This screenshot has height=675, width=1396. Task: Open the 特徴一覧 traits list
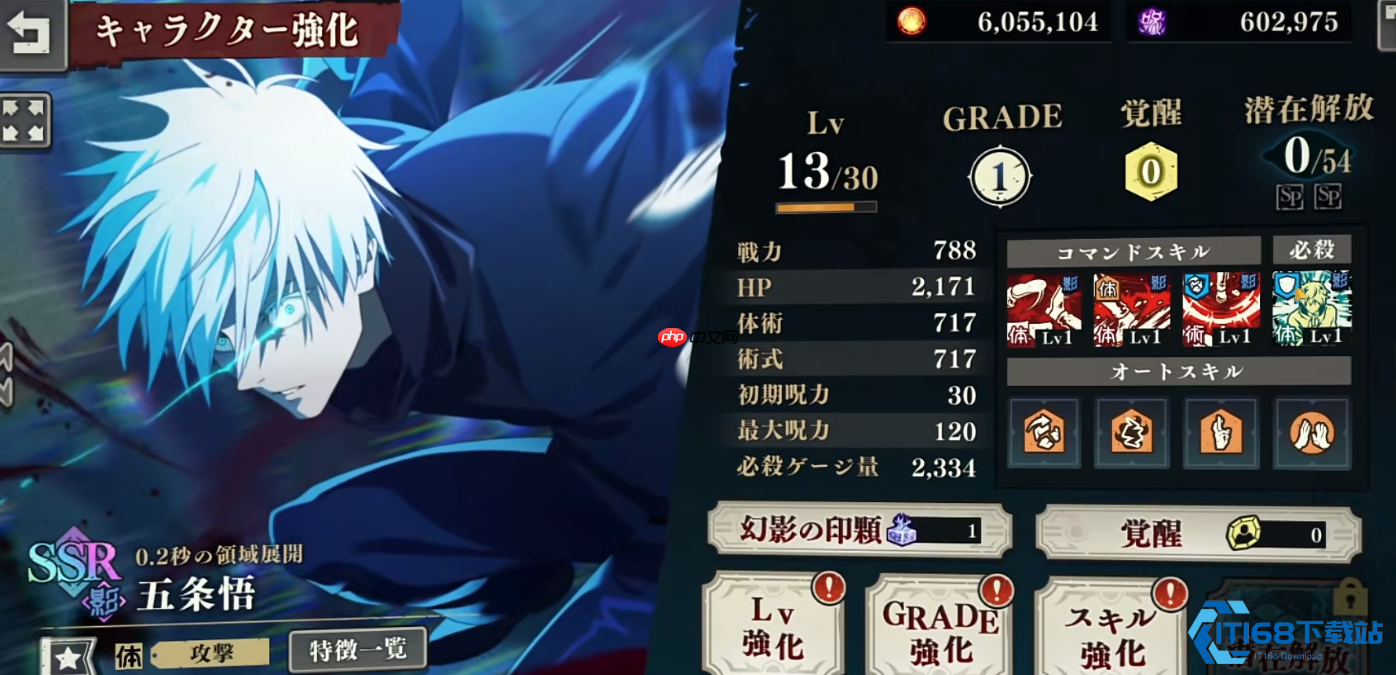357,650
